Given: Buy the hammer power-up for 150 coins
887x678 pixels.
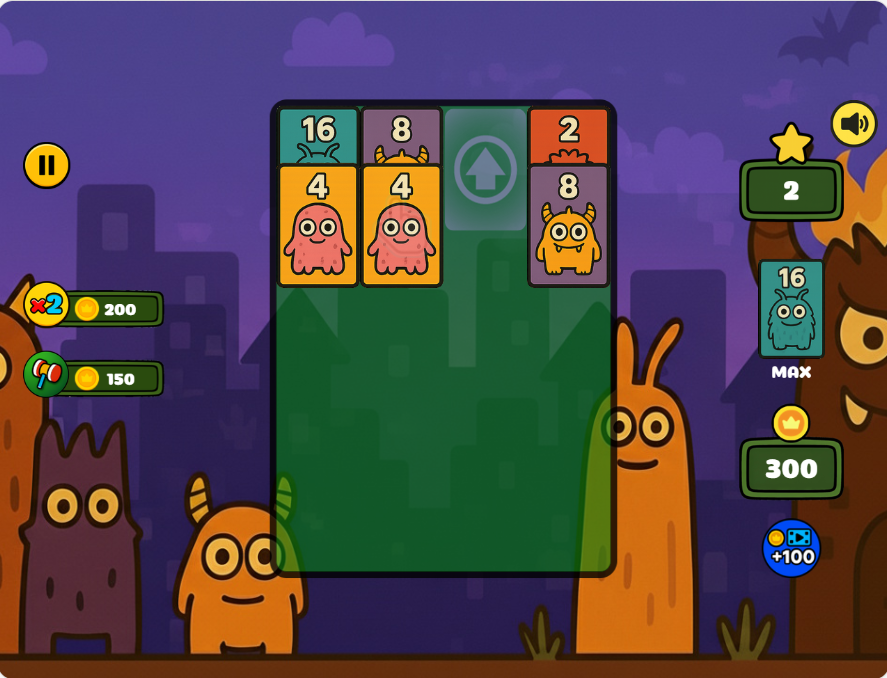Looking at the screenshot, I should 95,378.
